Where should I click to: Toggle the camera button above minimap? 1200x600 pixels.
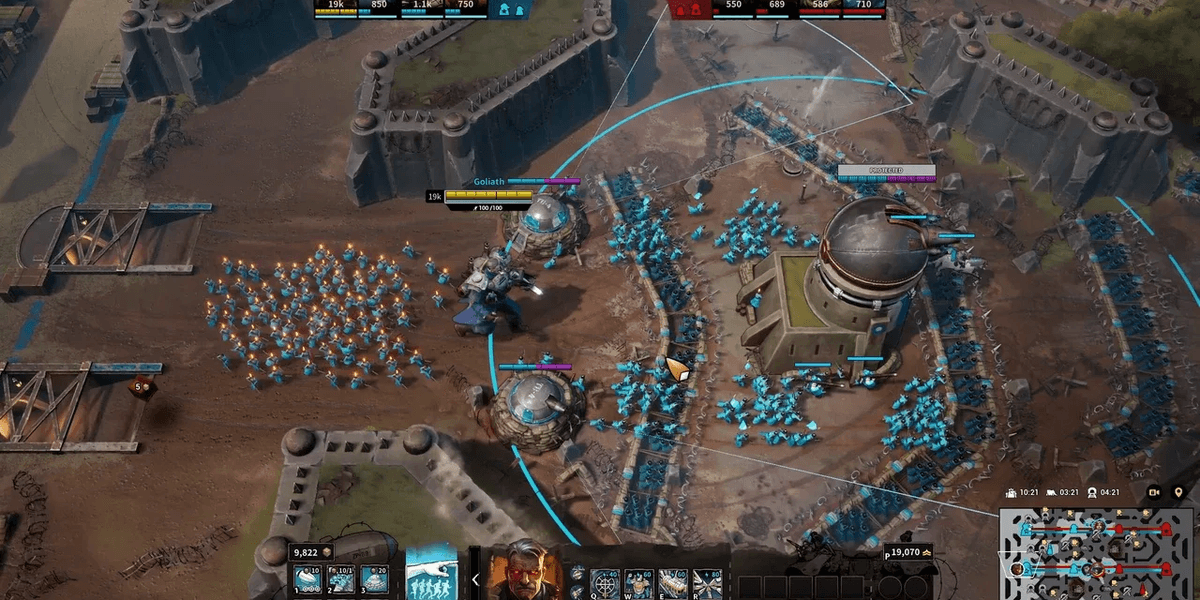1154,492
